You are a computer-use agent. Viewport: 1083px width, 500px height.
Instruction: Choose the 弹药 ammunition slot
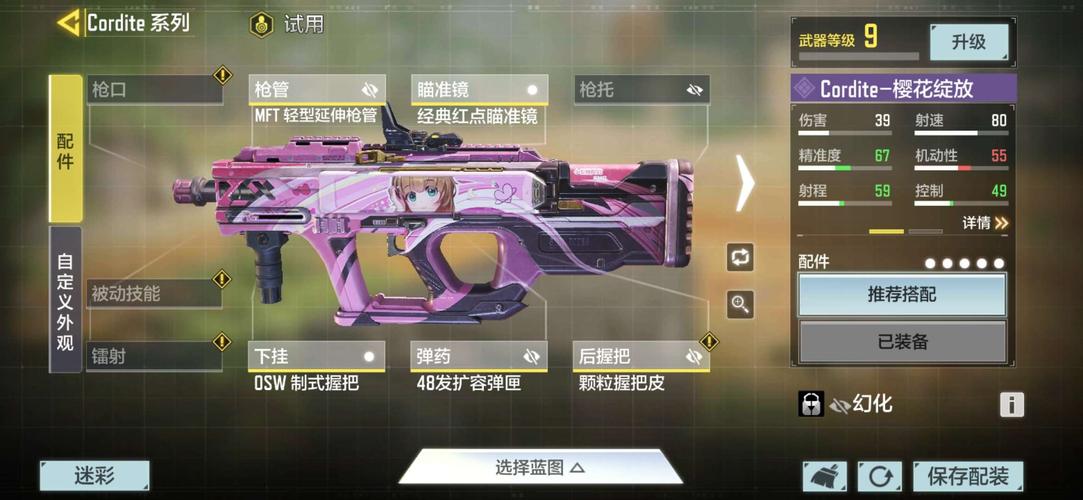coord(480,356)
